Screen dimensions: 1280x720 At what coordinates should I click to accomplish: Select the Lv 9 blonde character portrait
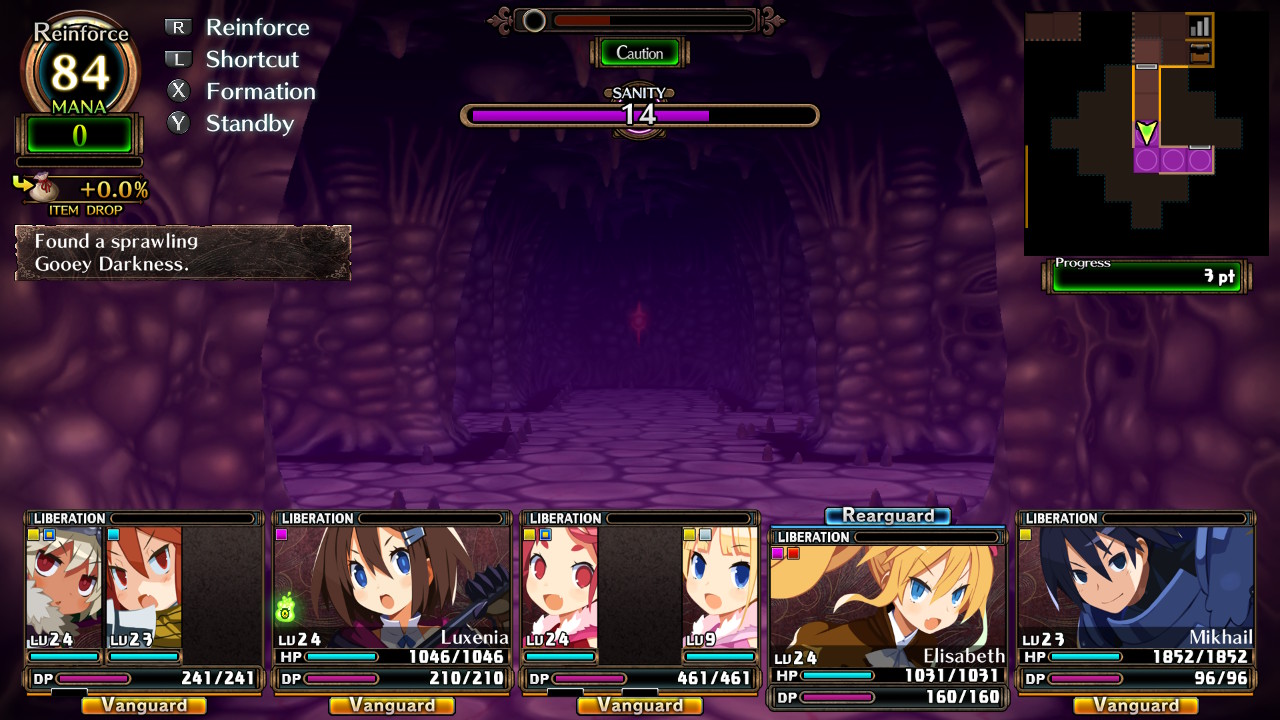pyautogui.click(x=719, y=587)
